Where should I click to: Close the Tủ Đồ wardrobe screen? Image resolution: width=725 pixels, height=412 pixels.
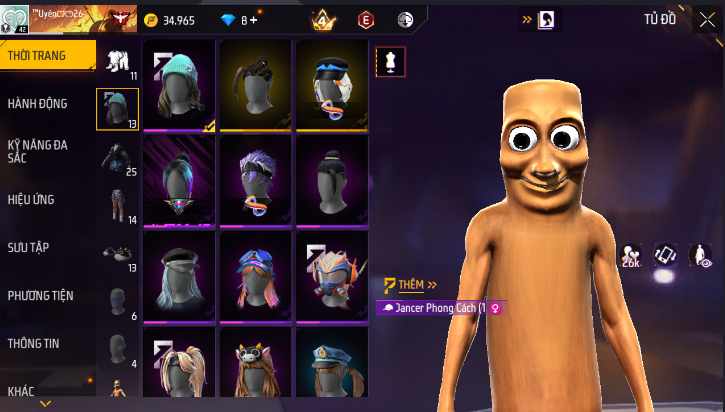click(707, 19)
